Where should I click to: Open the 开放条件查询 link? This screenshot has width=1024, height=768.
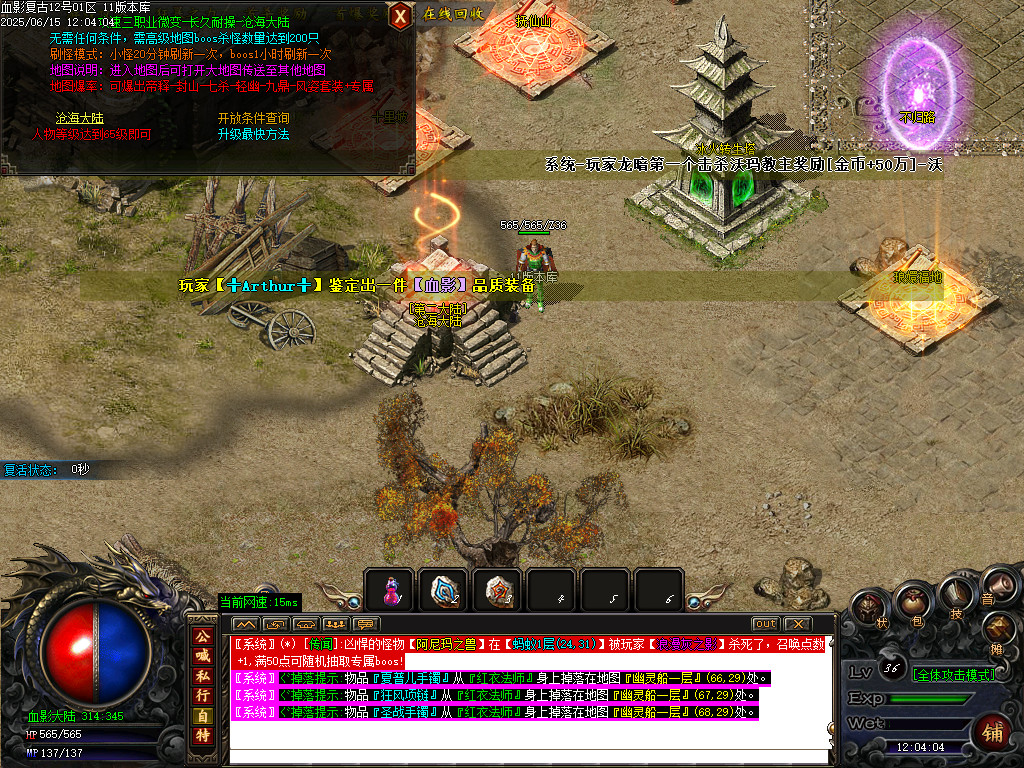click(x=253, y=118)
